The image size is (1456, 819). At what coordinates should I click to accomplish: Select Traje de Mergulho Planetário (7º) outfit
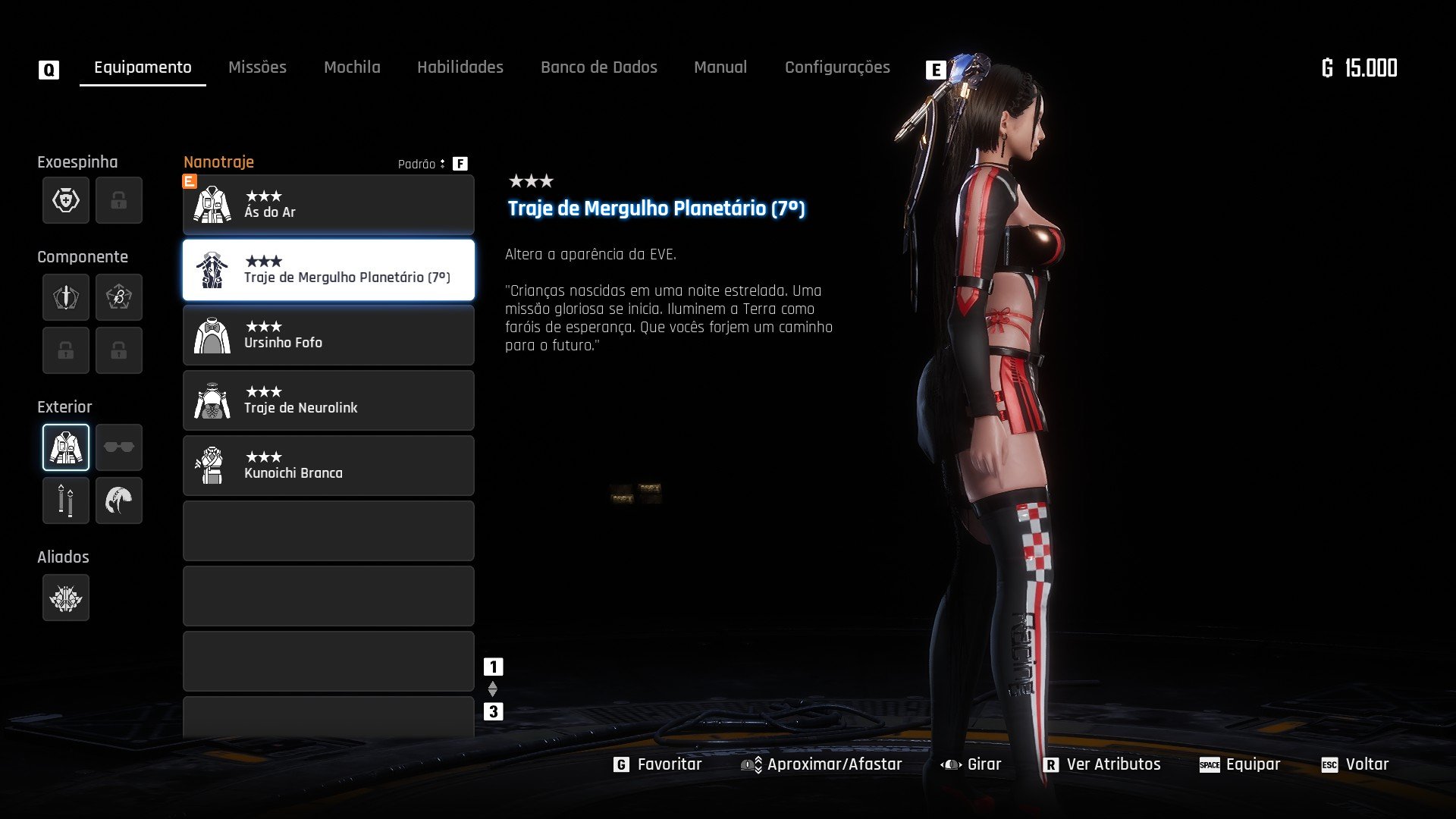coord(328,270)
